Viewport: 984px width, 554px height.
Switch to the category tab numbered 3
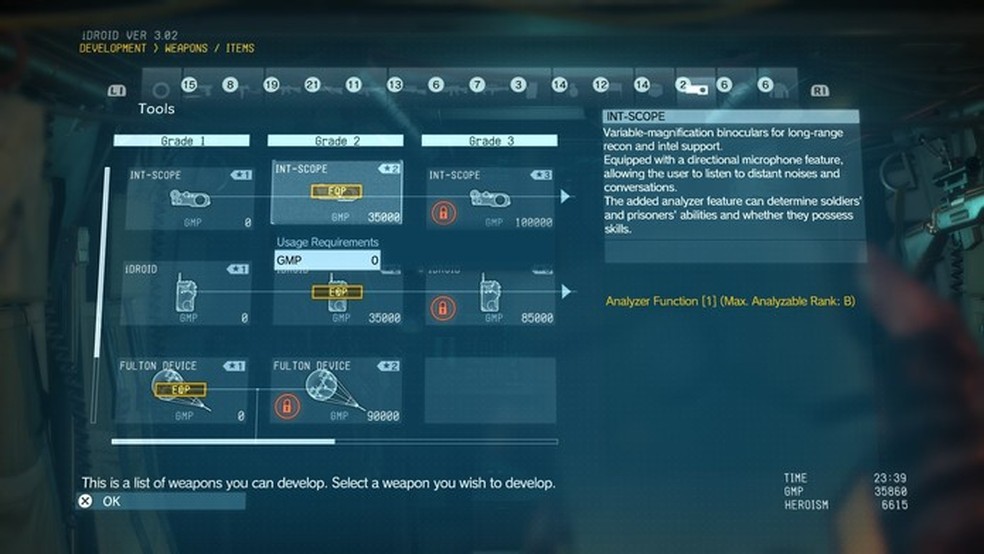(518, 86)
